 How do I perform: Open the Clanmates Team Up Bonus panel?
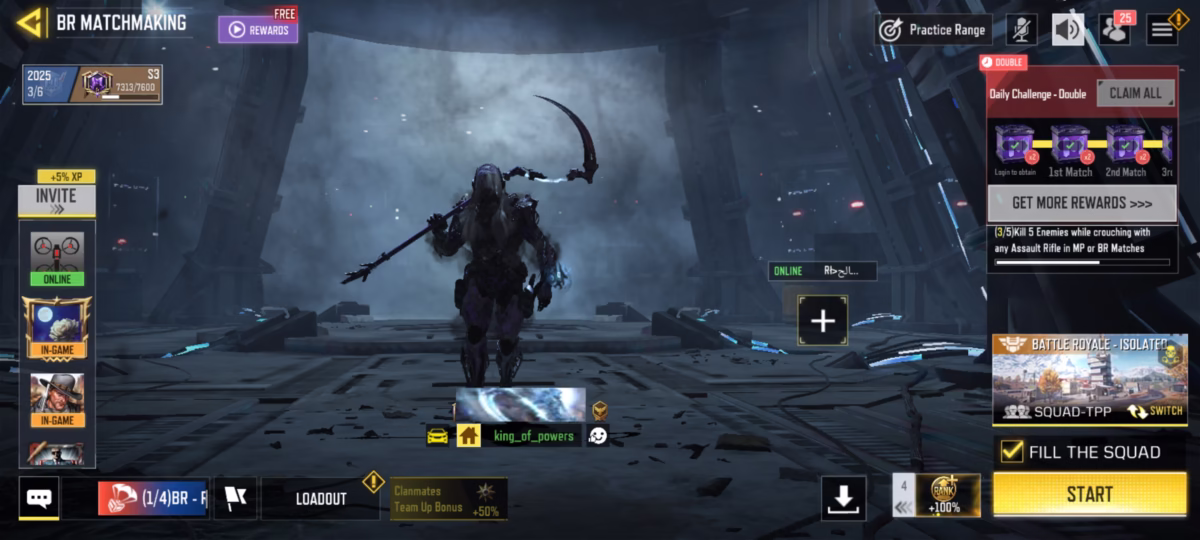(x=448, y=498)
